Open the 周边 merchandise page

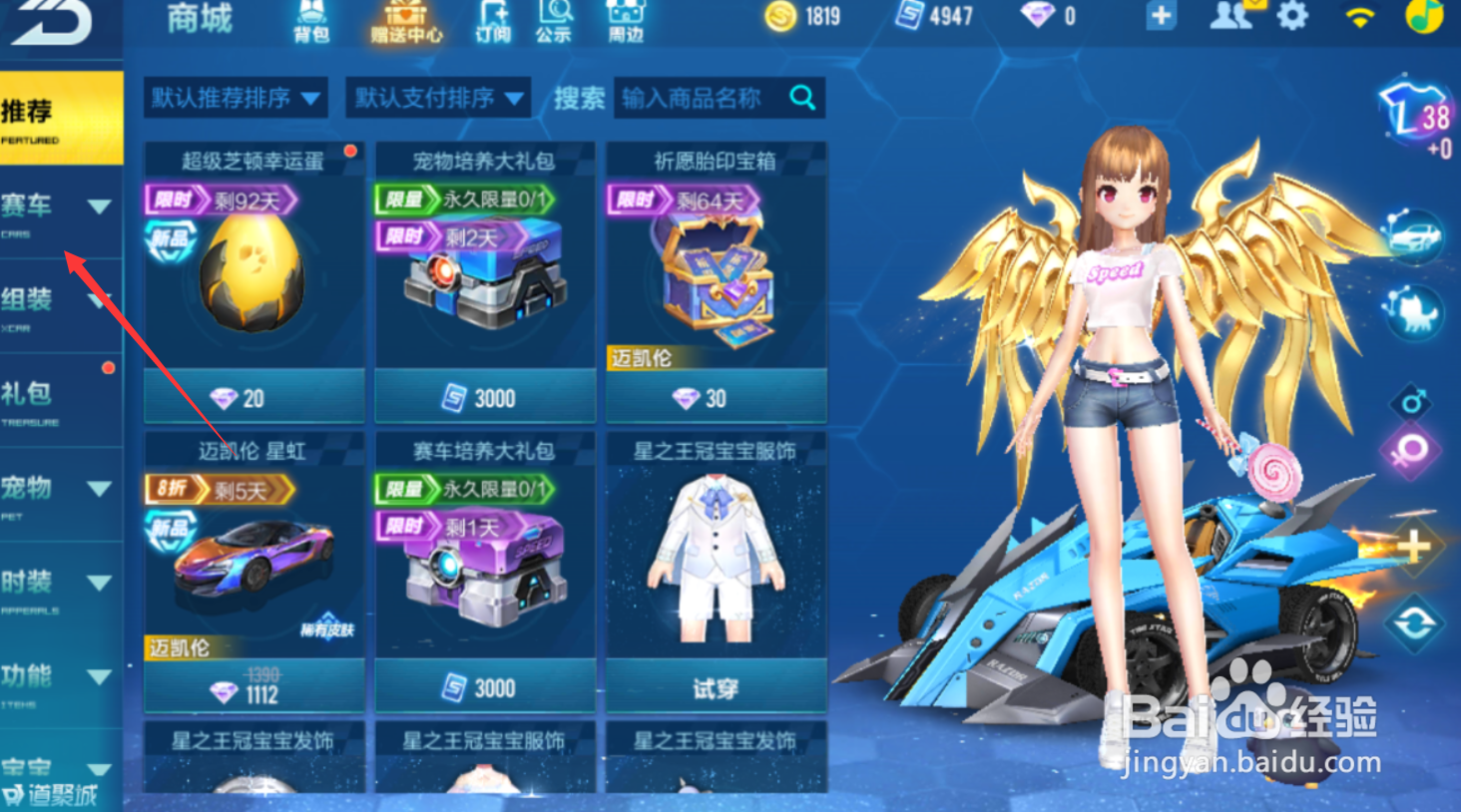click(x=625, y=22)
